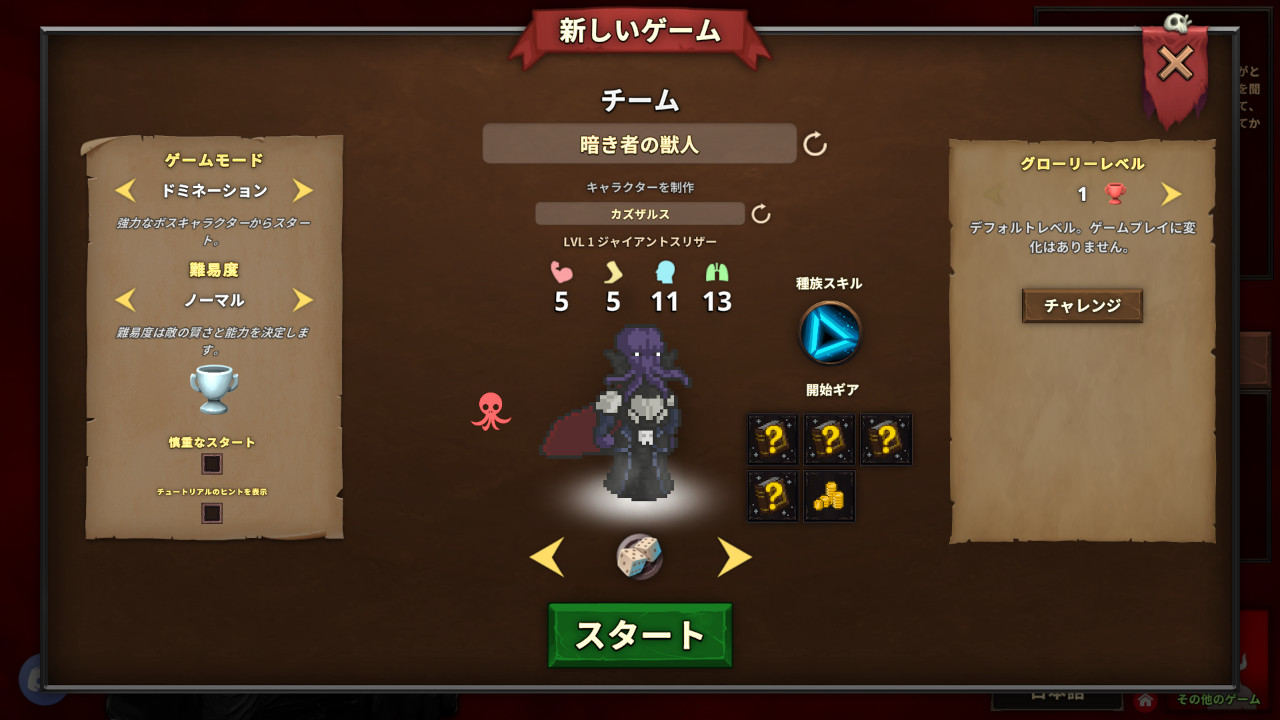Open the チャレンジ menu
This screenshot has height=720, width=1280.
click(x=1082, y=304)
